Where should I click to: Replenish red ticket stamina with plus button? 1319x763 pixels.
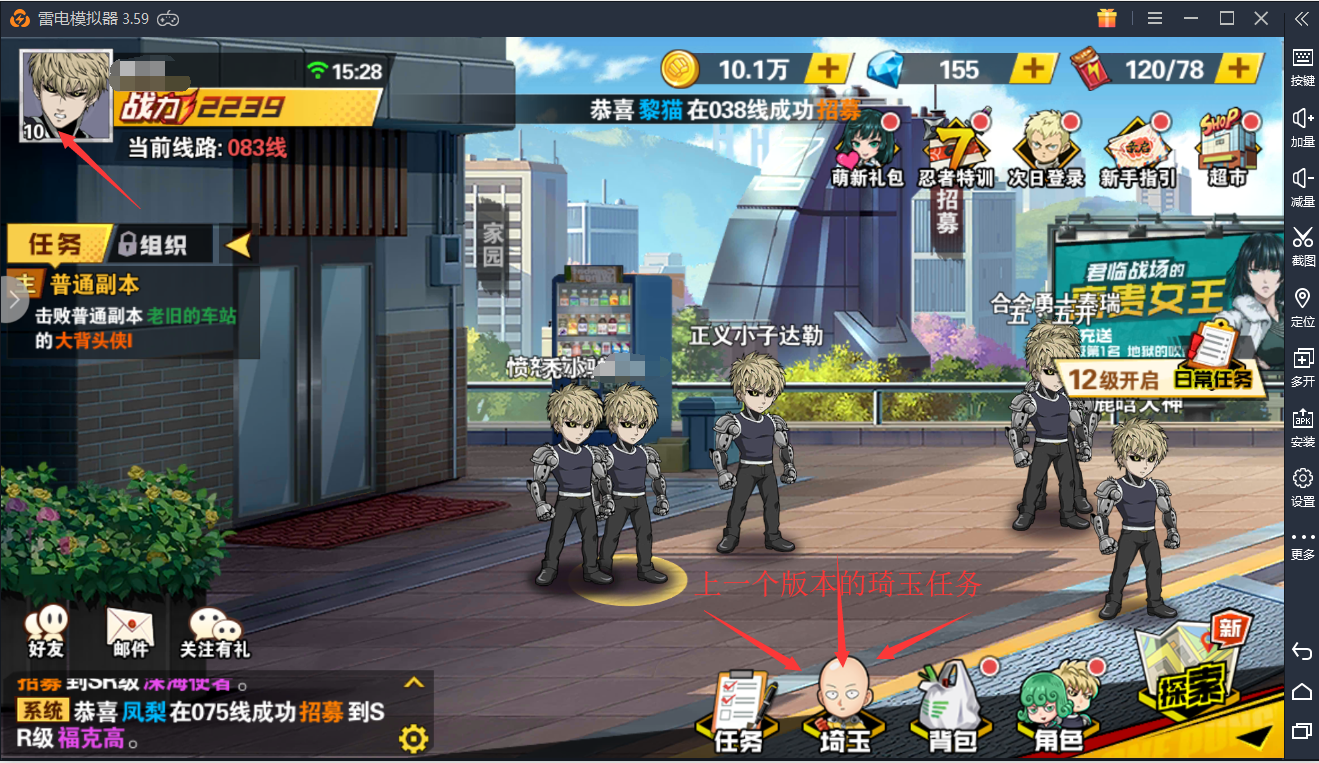tap(1239, 68)
